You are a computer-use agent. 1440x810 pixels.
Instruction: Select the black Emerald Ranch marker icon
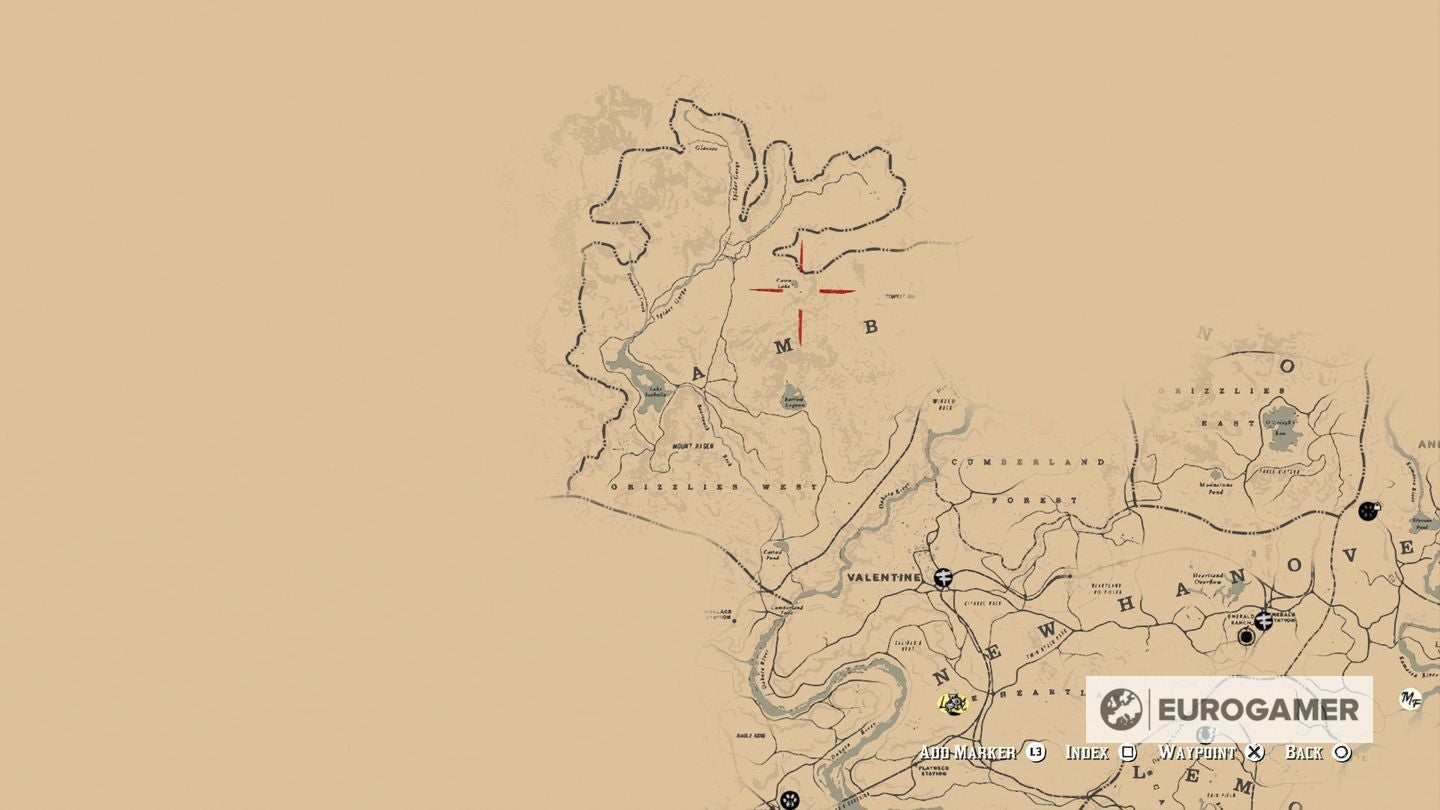click(1246, 637)
